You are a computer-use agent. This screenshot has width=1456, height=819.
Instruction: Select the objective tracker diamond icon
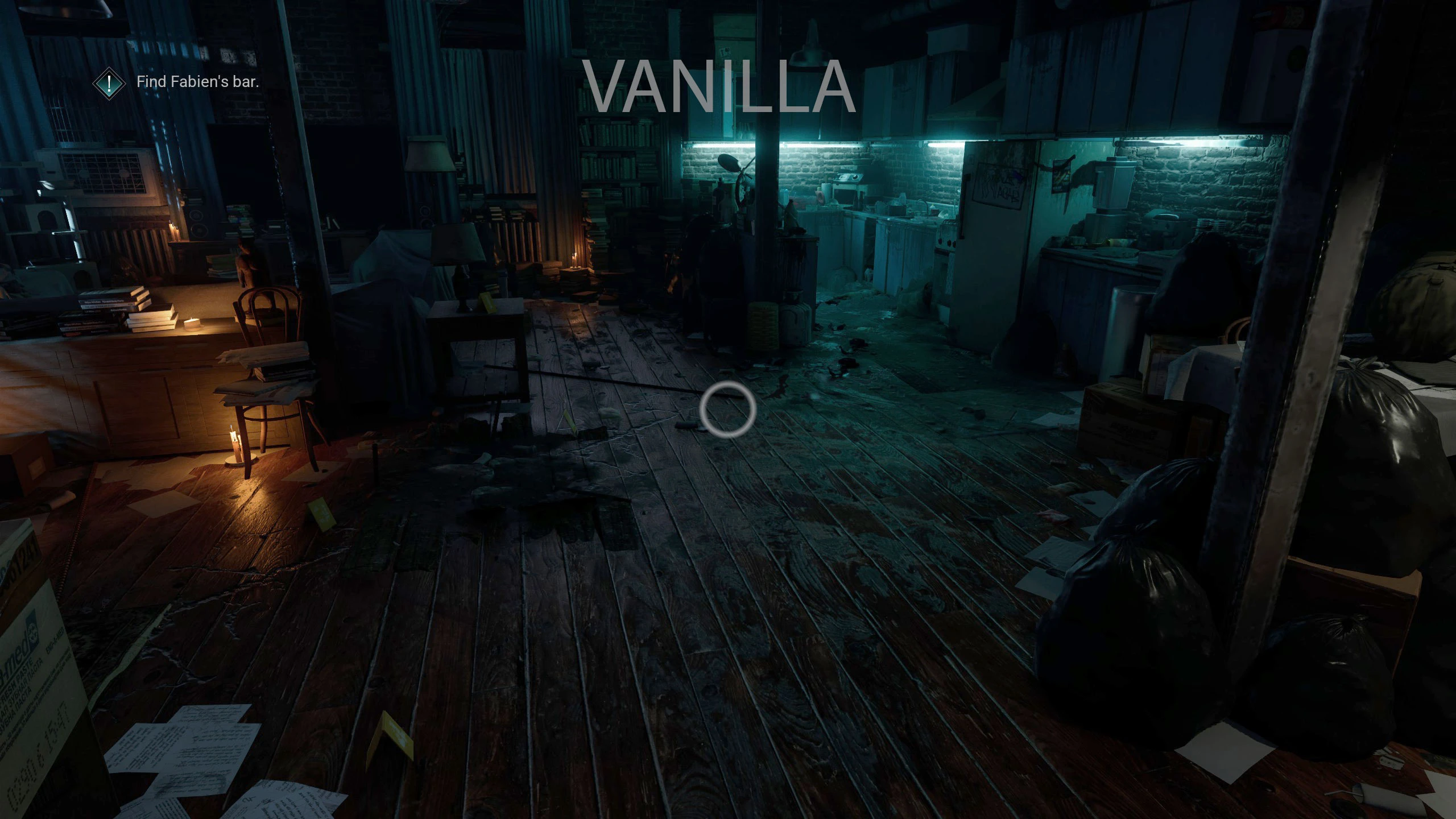click(109, 82)
